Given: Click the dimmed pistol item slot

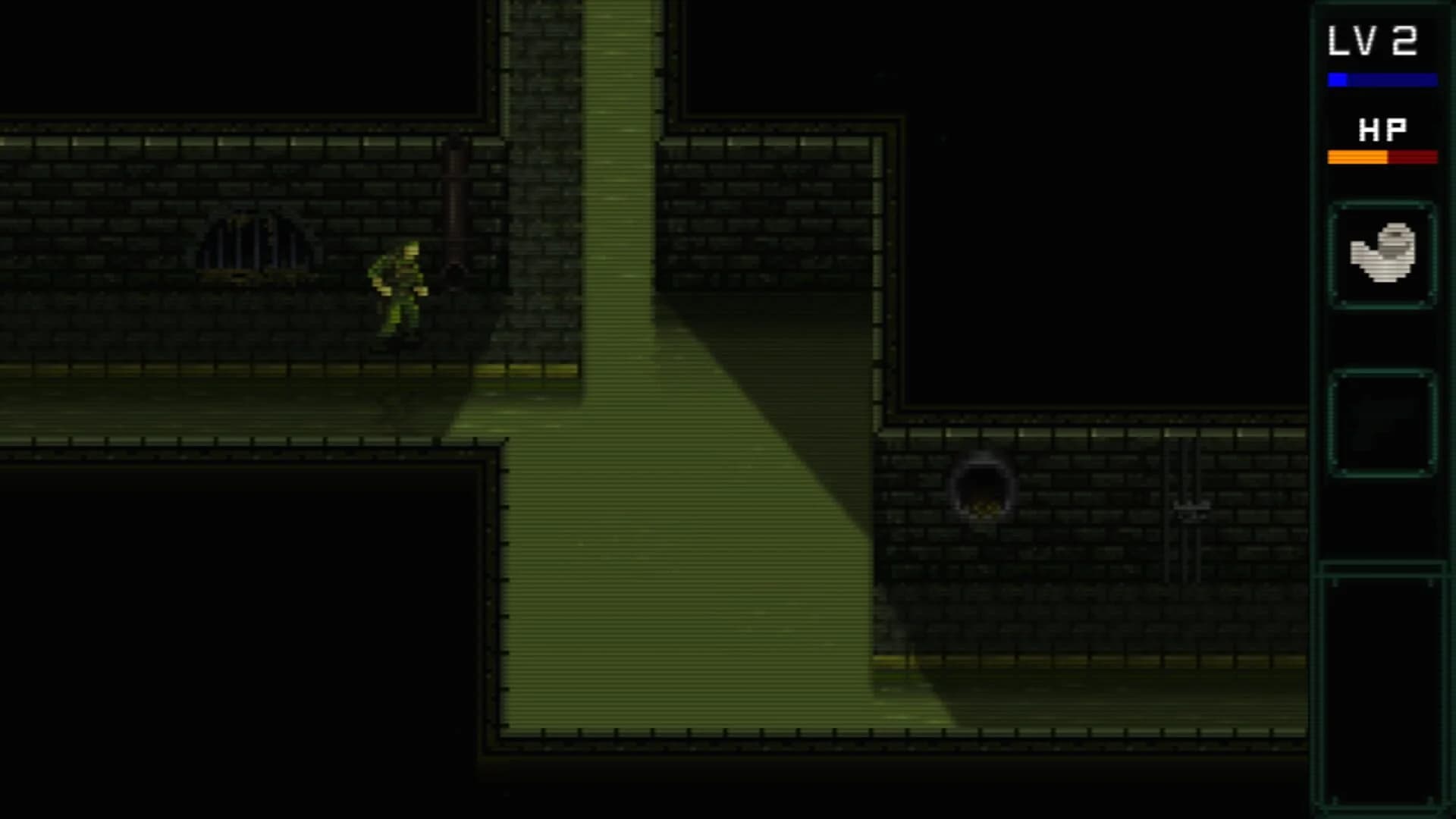Looking at the screenshot, I should pyautogui.click(x=1382, y=425).
